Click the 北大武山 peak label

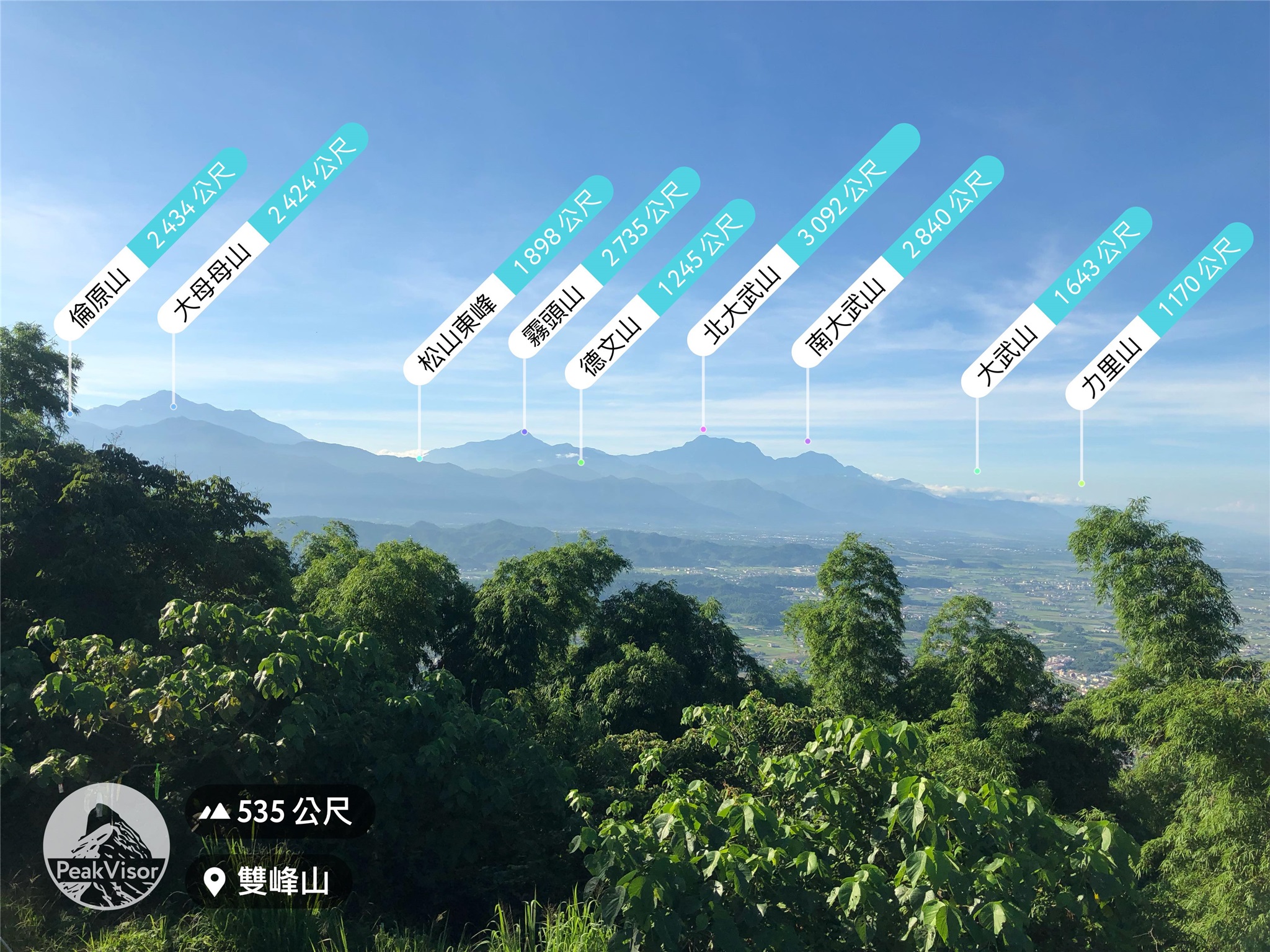[804, 240]
